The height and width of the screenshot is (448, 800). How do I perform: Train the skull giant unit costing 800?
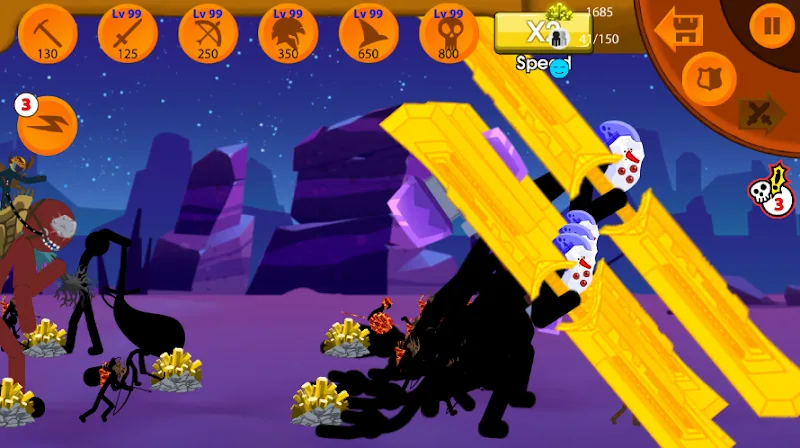[x=448, y=32]
